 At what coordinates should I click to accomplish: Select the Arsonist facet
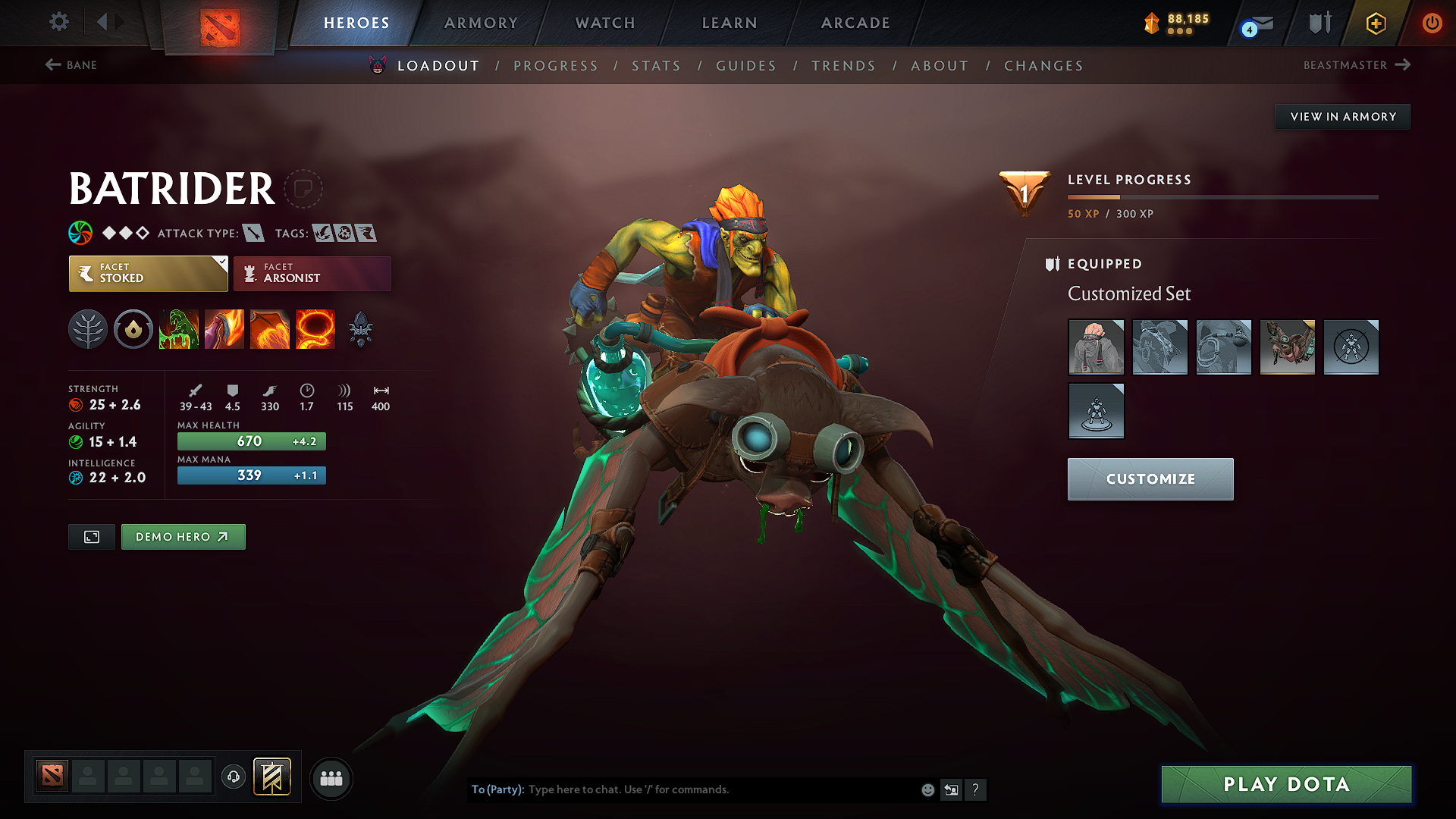312,273
